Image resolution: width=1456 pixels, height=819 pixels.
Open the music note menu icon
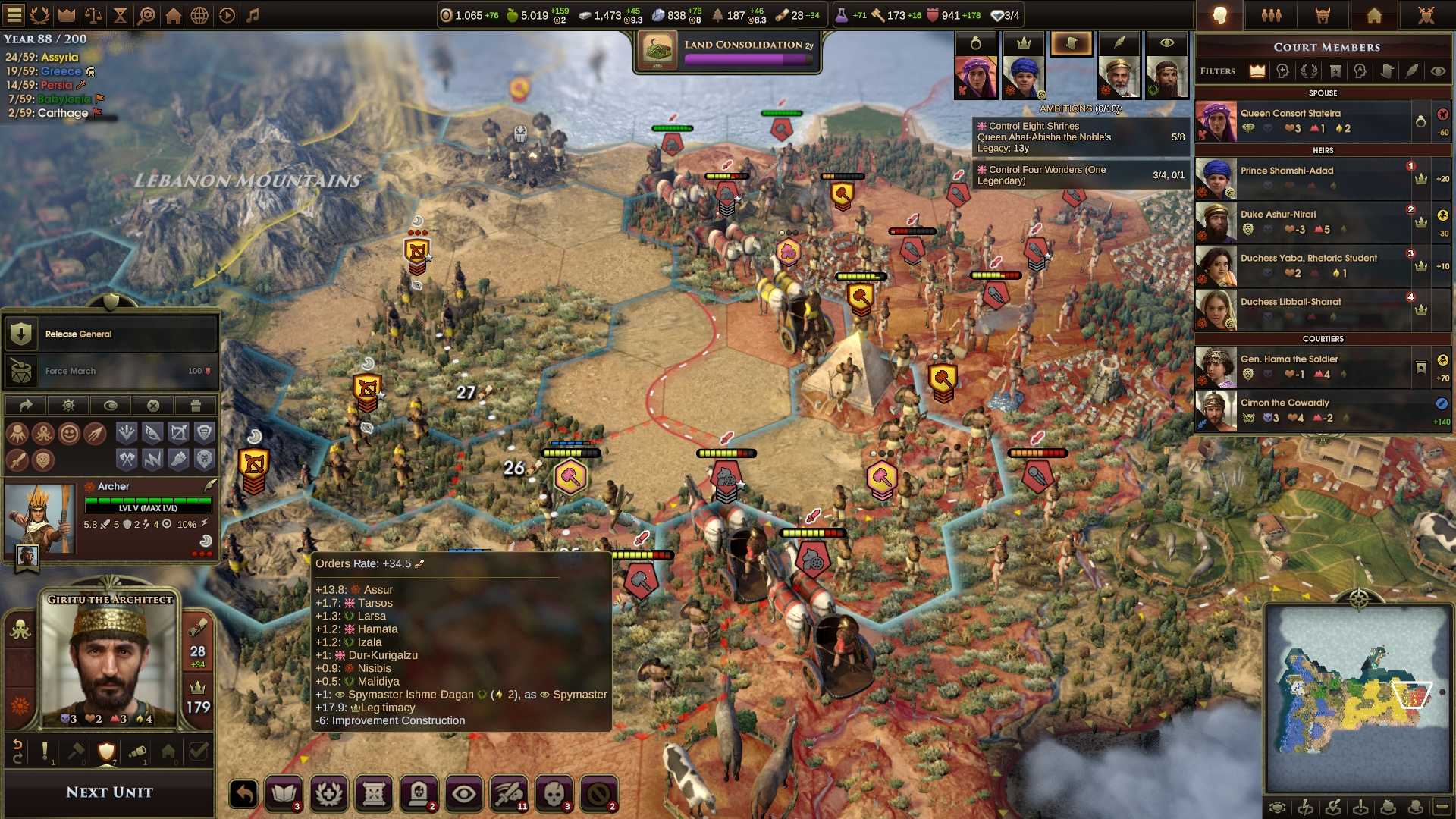[253, 15]
